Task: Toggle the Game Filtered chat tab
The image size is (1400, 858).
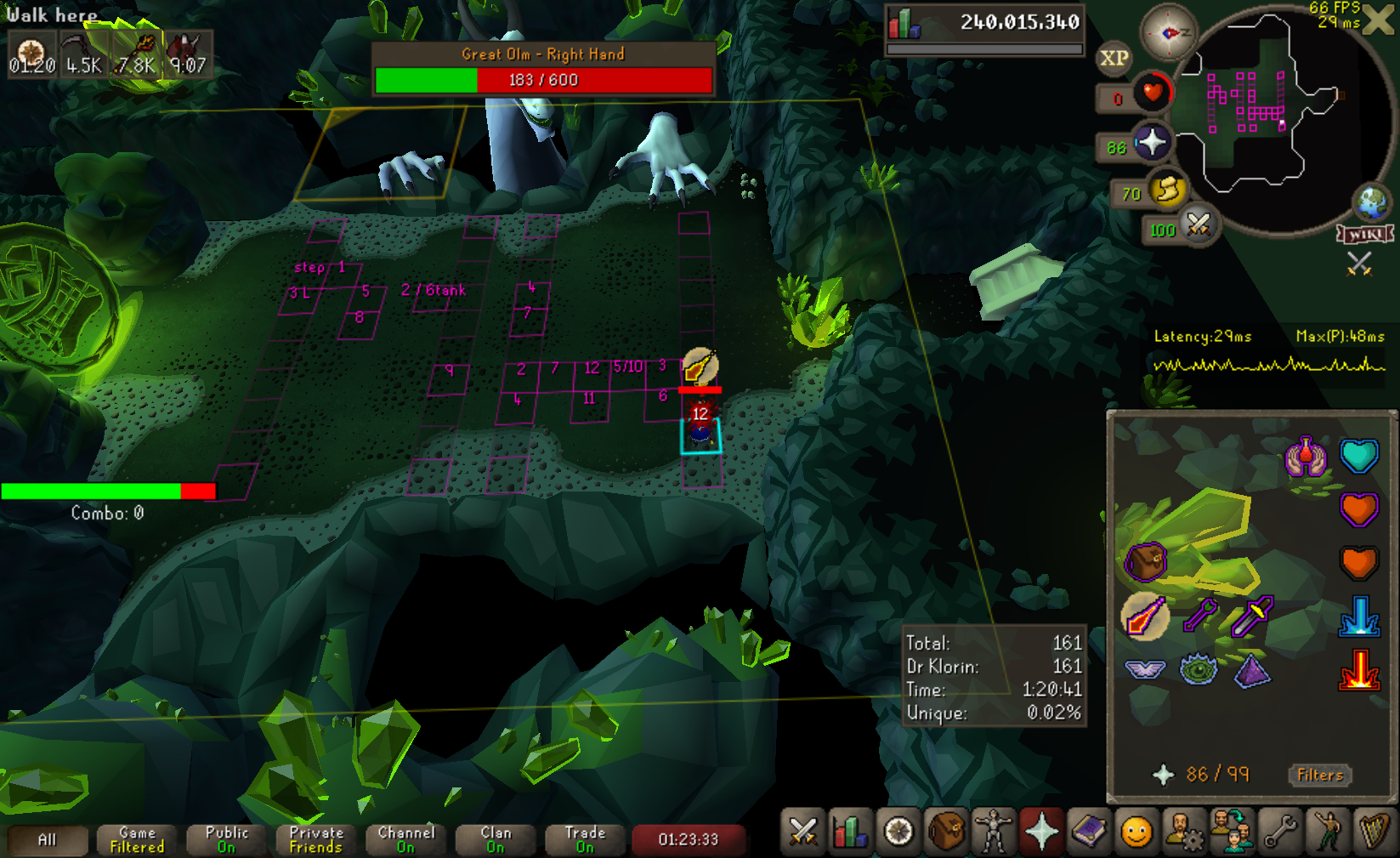Action: click(137, 840)
